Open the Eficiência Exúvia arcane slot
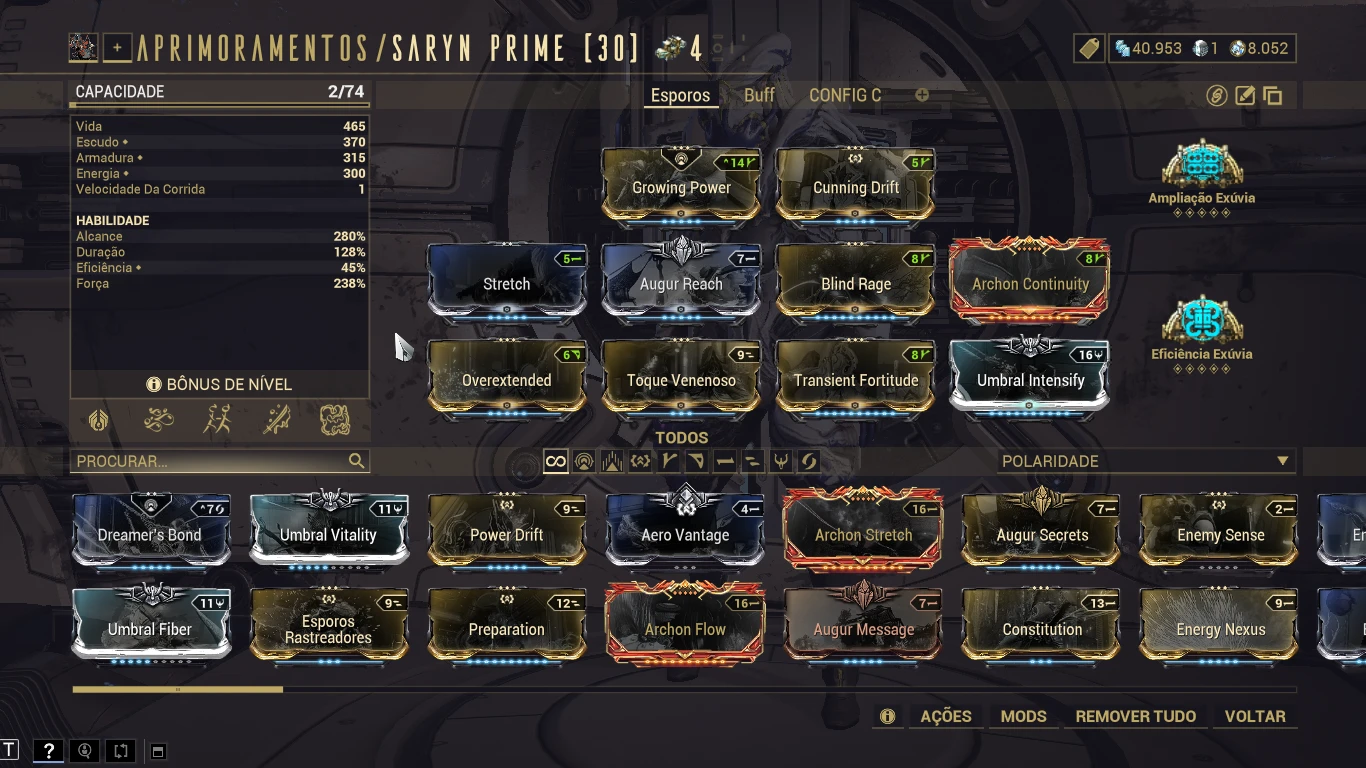 point(1201,323)
